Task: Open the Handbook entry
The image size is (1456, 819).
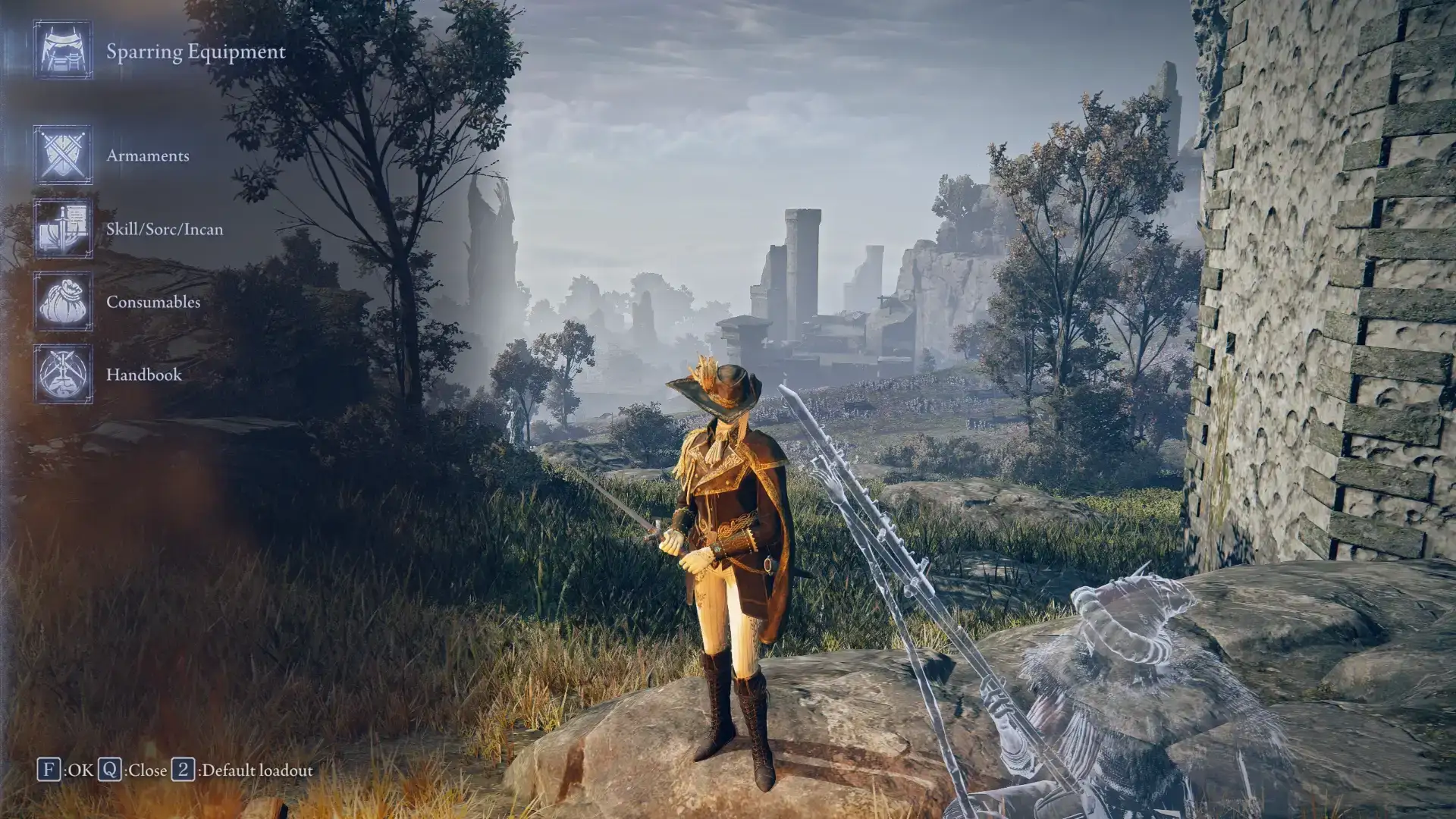Action: (x=144, y=375)
